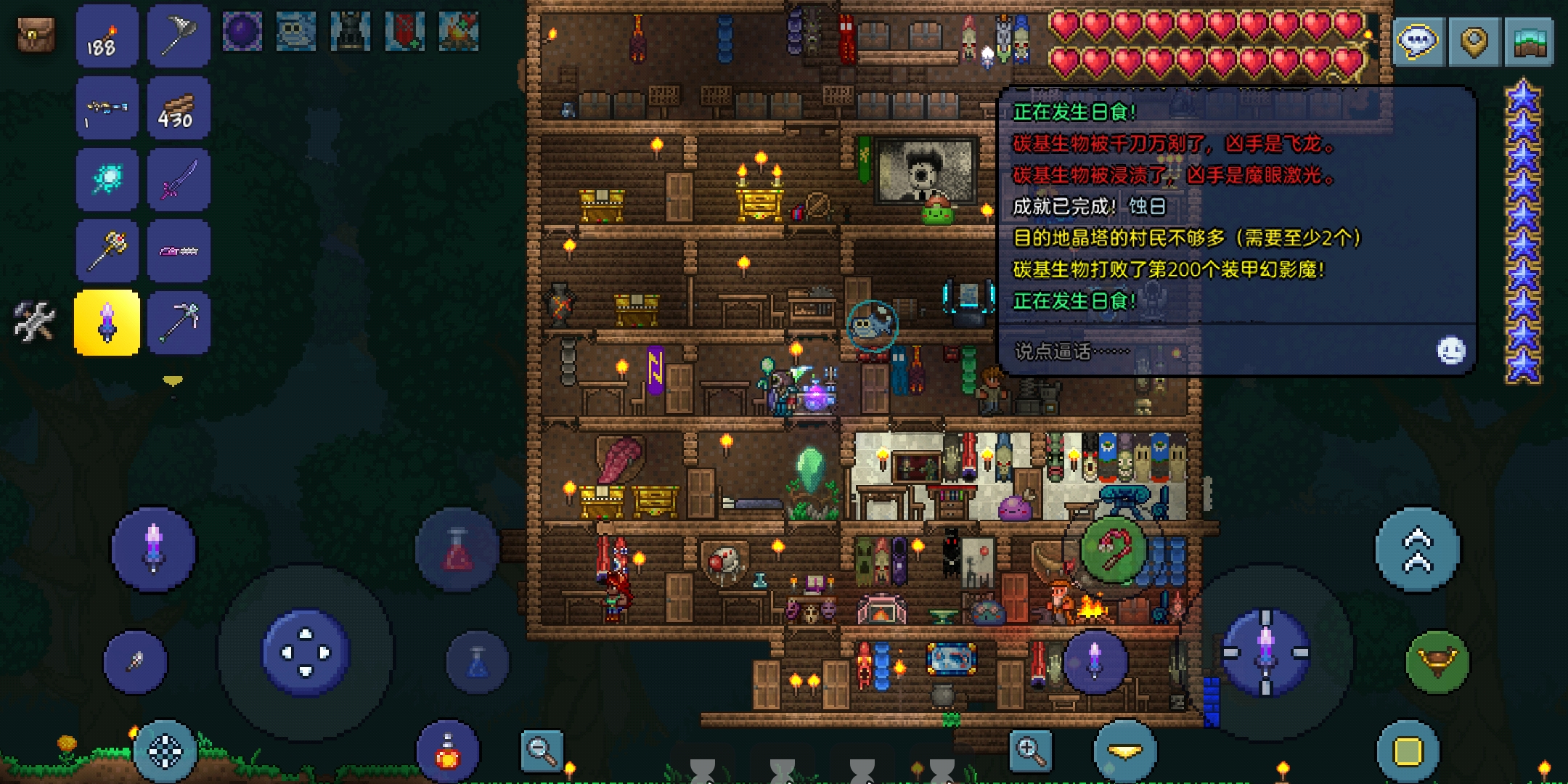Open the emoji face in chat
This screenshot has width=1568, height=784.
click(1450, 351)
